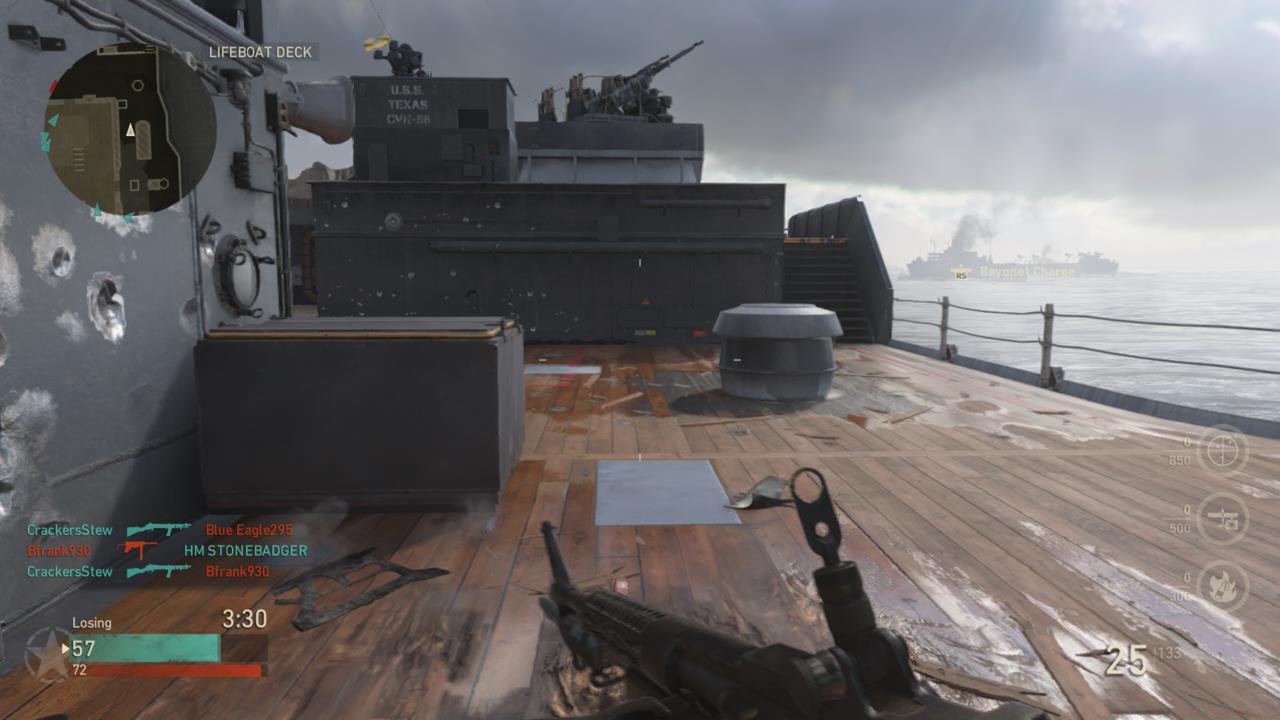This screenshot has height=720, width=1280.
Task: Click the teal team score bar showing 57
Action: coord(145,646)
